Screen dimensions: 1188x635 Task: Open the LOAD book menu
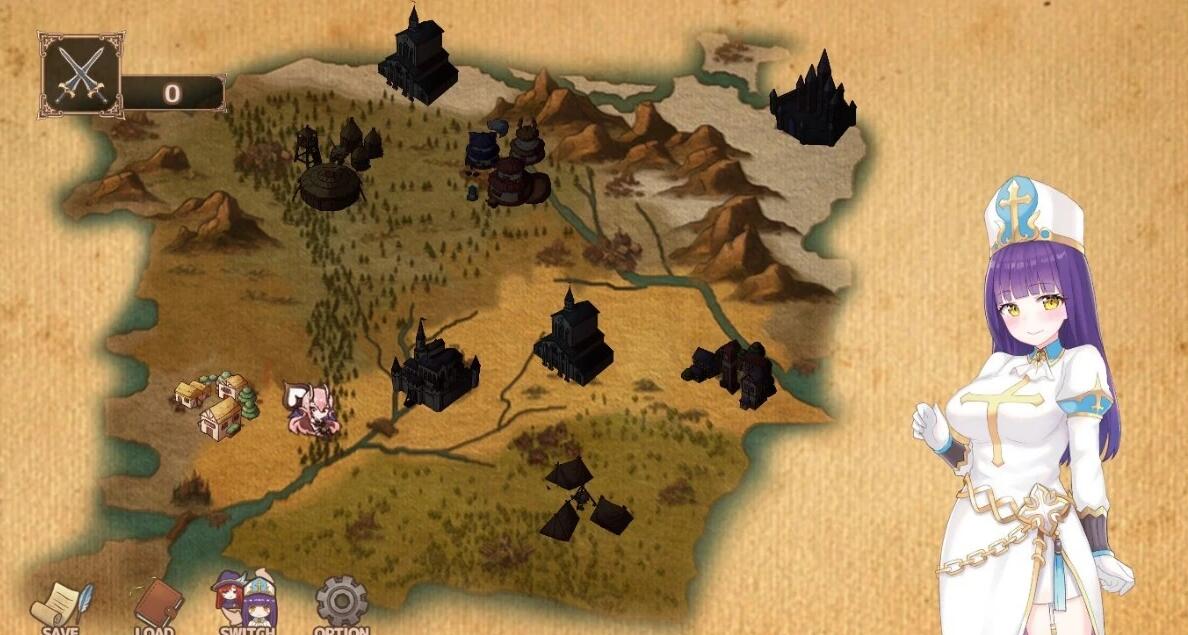(x=158, y=604)
